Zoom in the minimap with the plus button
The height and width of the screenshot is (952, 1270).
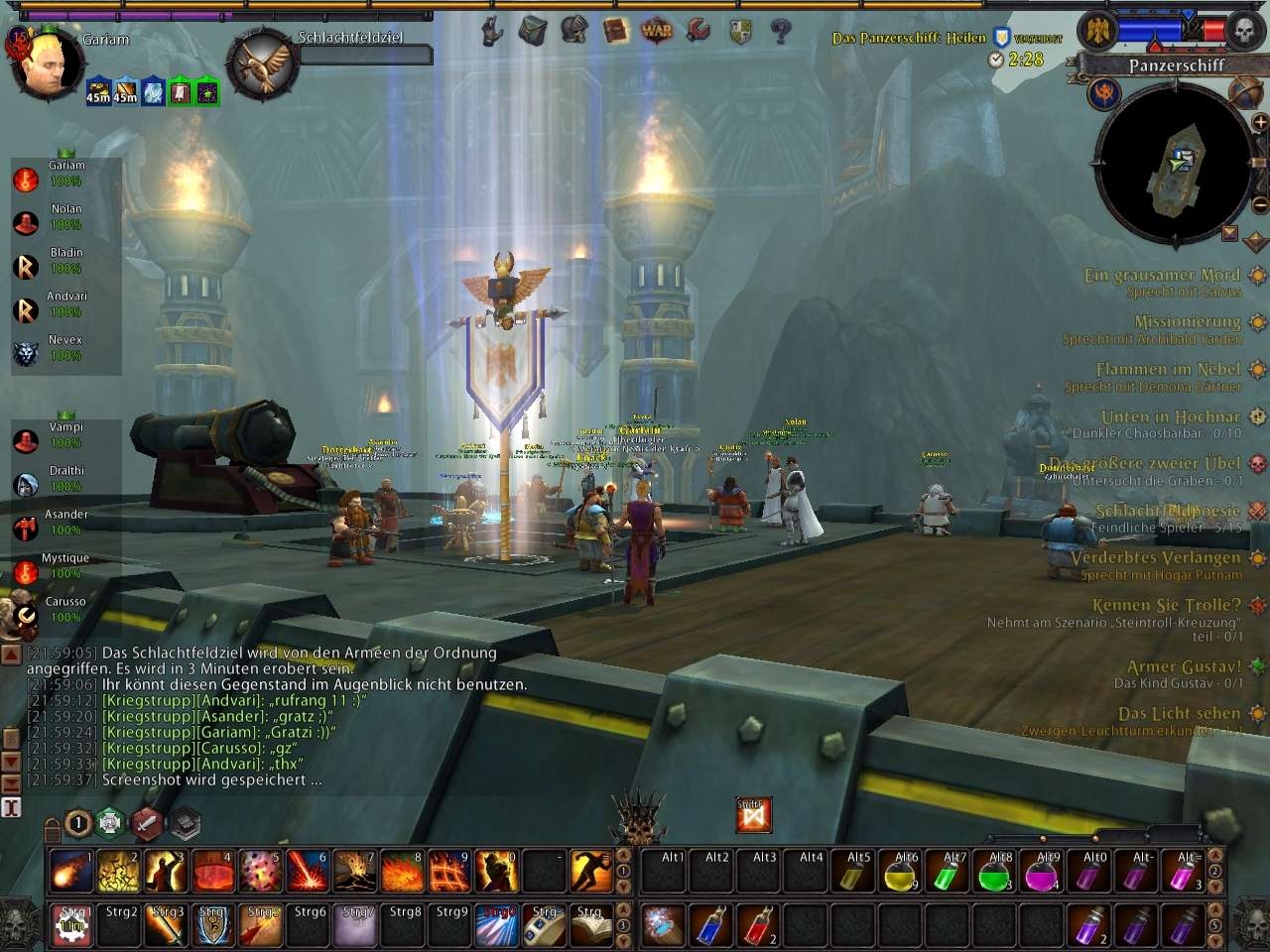point(1259,122)
